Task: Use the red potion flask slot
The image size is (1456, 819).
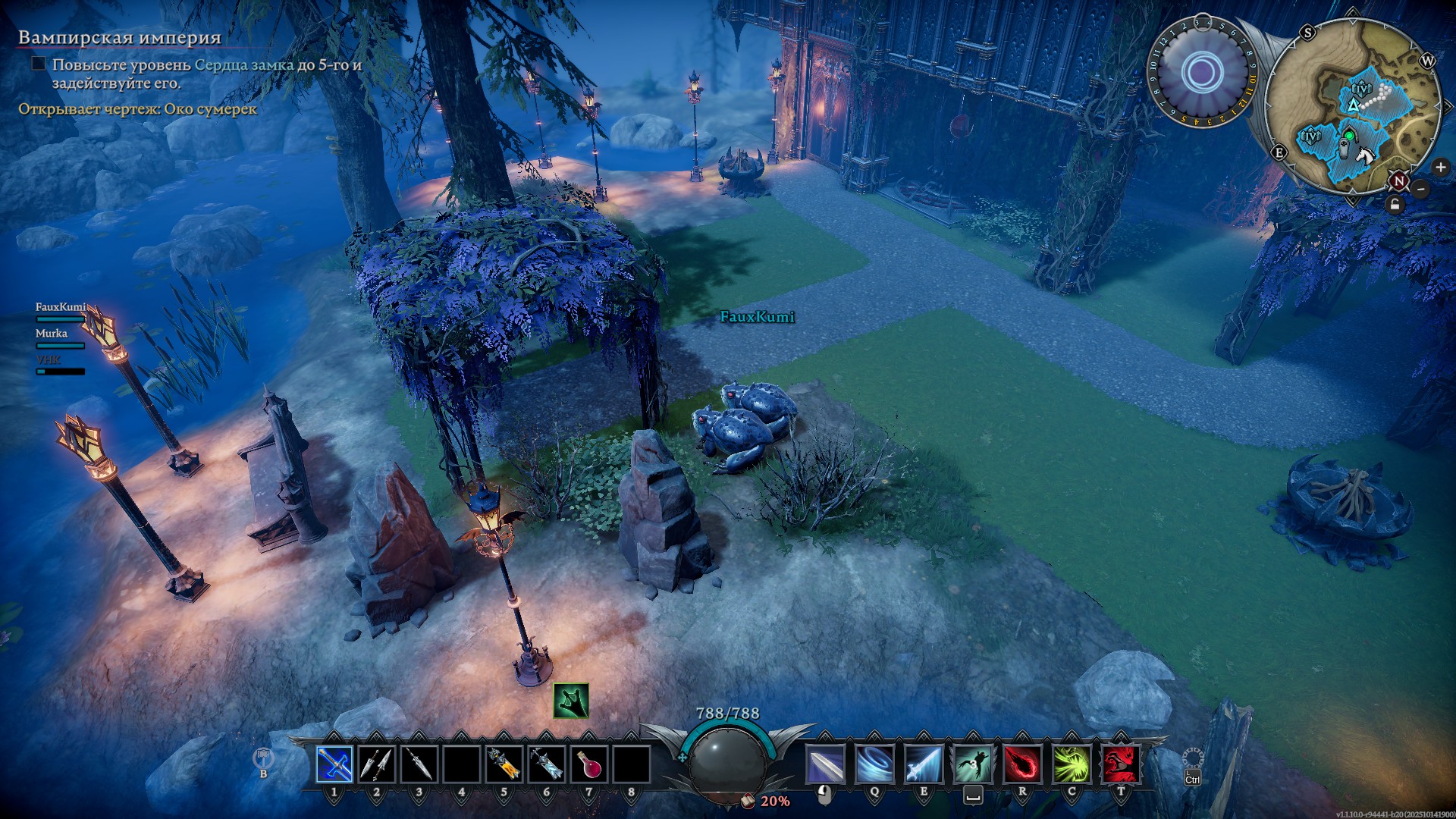Action: click(589, 764)
